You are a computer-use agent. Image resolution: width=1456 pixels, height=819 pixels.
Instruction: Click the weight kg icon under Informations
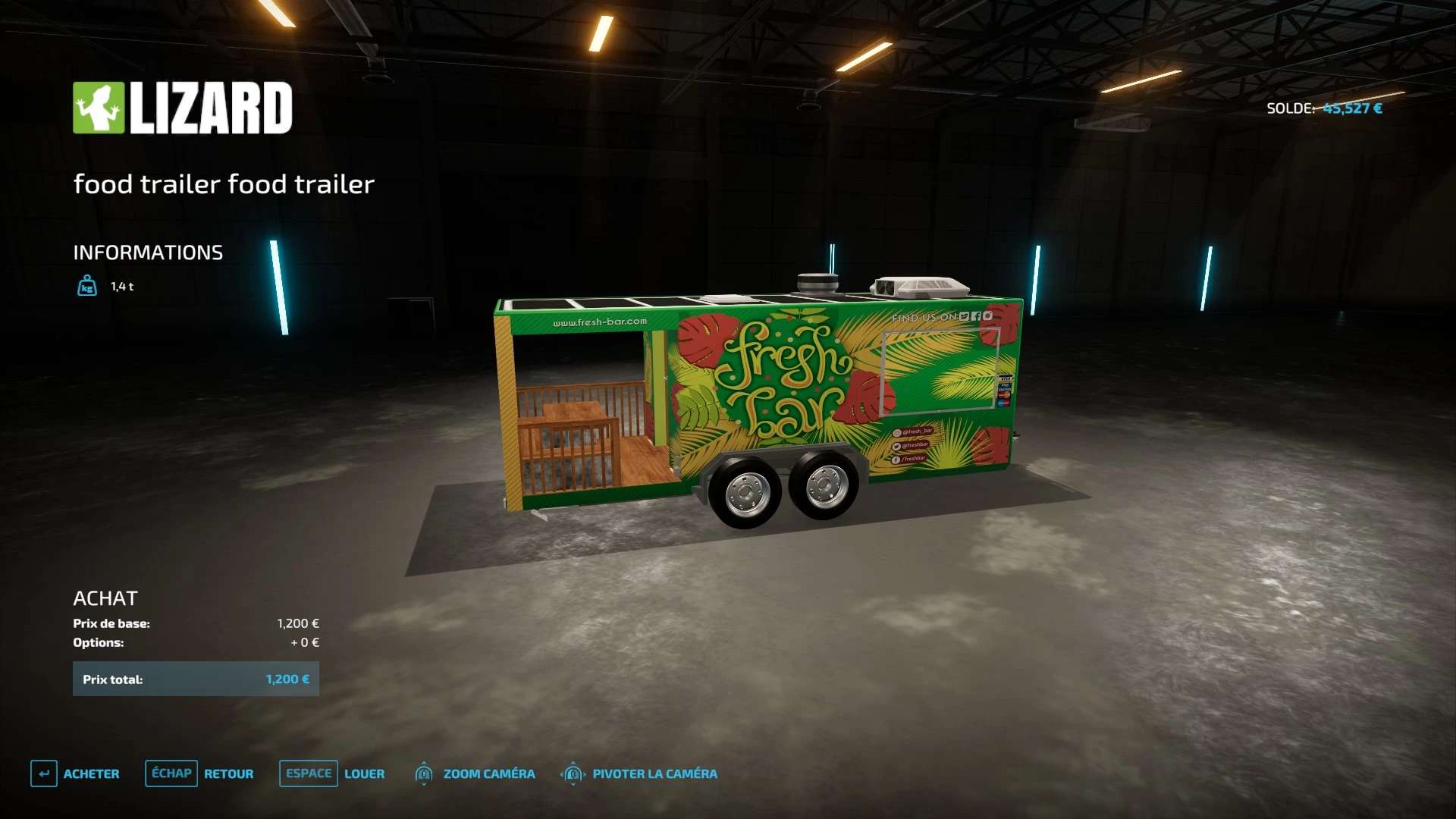coord(87,287)
